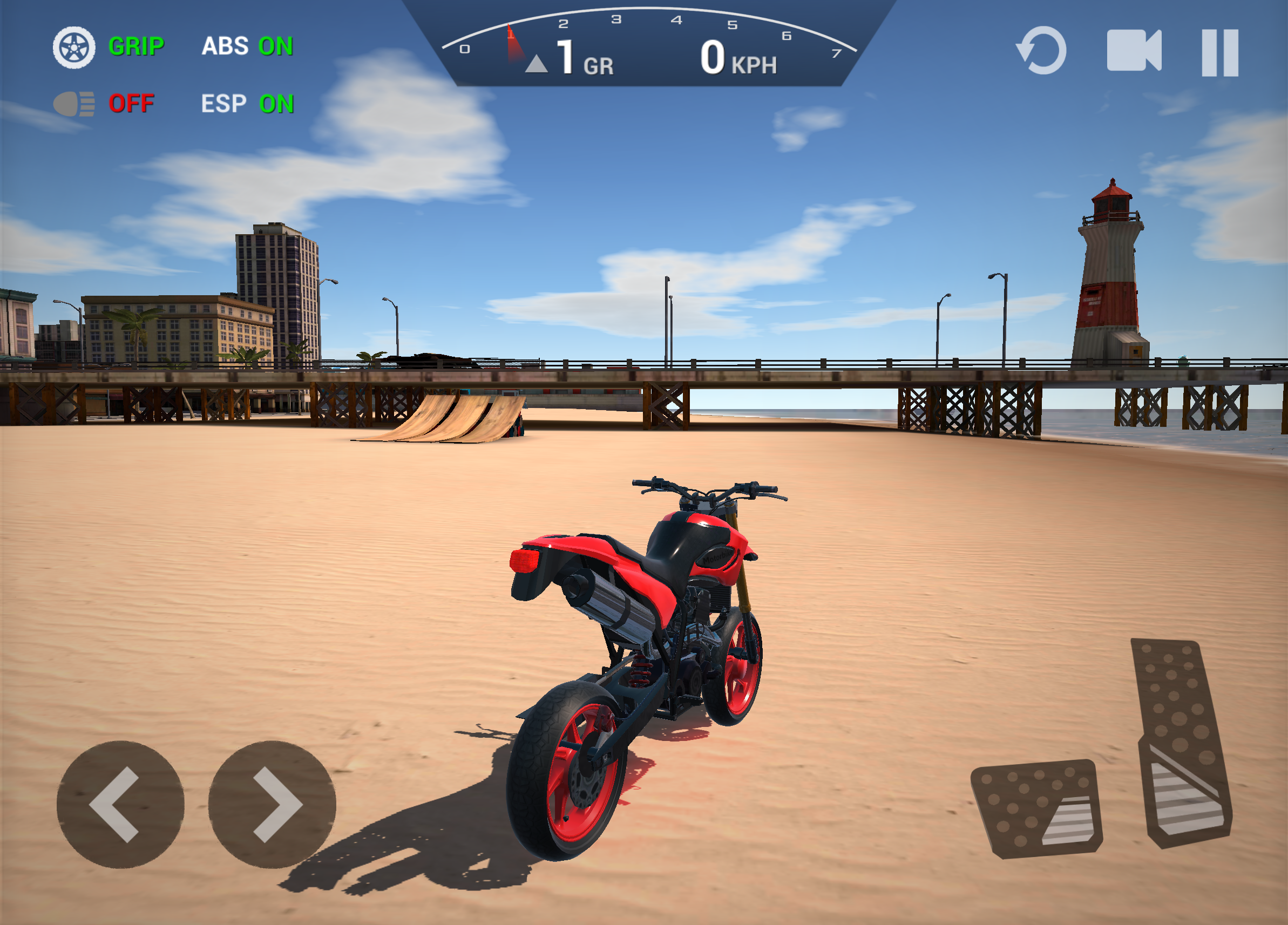Open grip mode selector by tapping GRIP

[136, 46]
